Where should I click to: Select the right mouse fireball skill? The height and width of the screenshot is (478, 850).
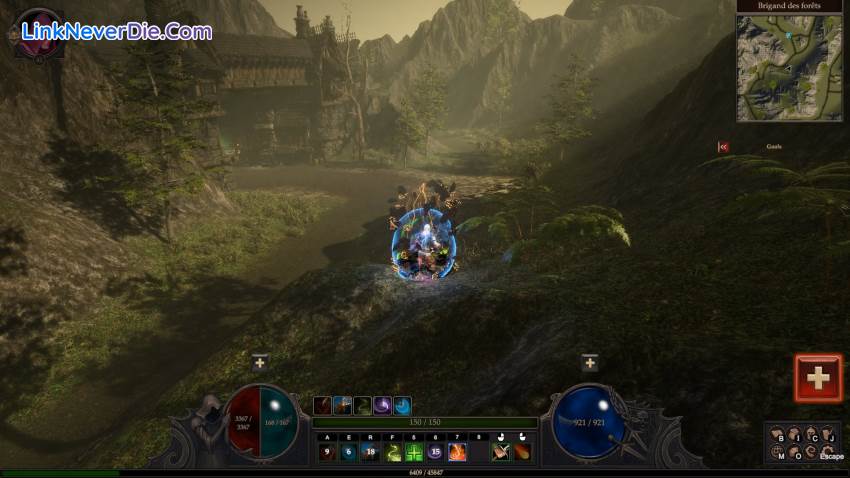[x=522, y=452]
